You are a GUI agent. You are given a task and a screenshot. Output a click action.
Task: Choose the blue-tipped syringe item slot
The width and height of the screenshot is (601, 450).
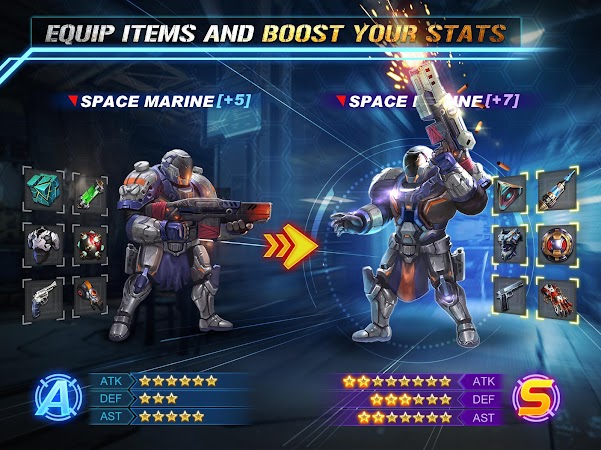point(558,192)
